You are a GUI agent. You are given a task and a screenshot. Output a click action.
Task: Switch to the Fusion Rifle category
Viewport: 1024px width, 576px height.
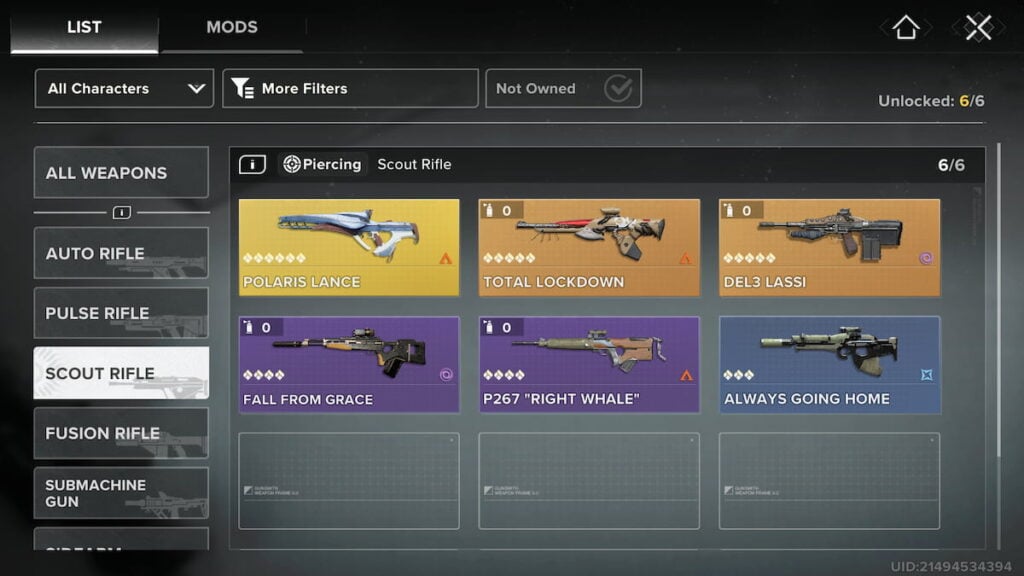[121, 433]
